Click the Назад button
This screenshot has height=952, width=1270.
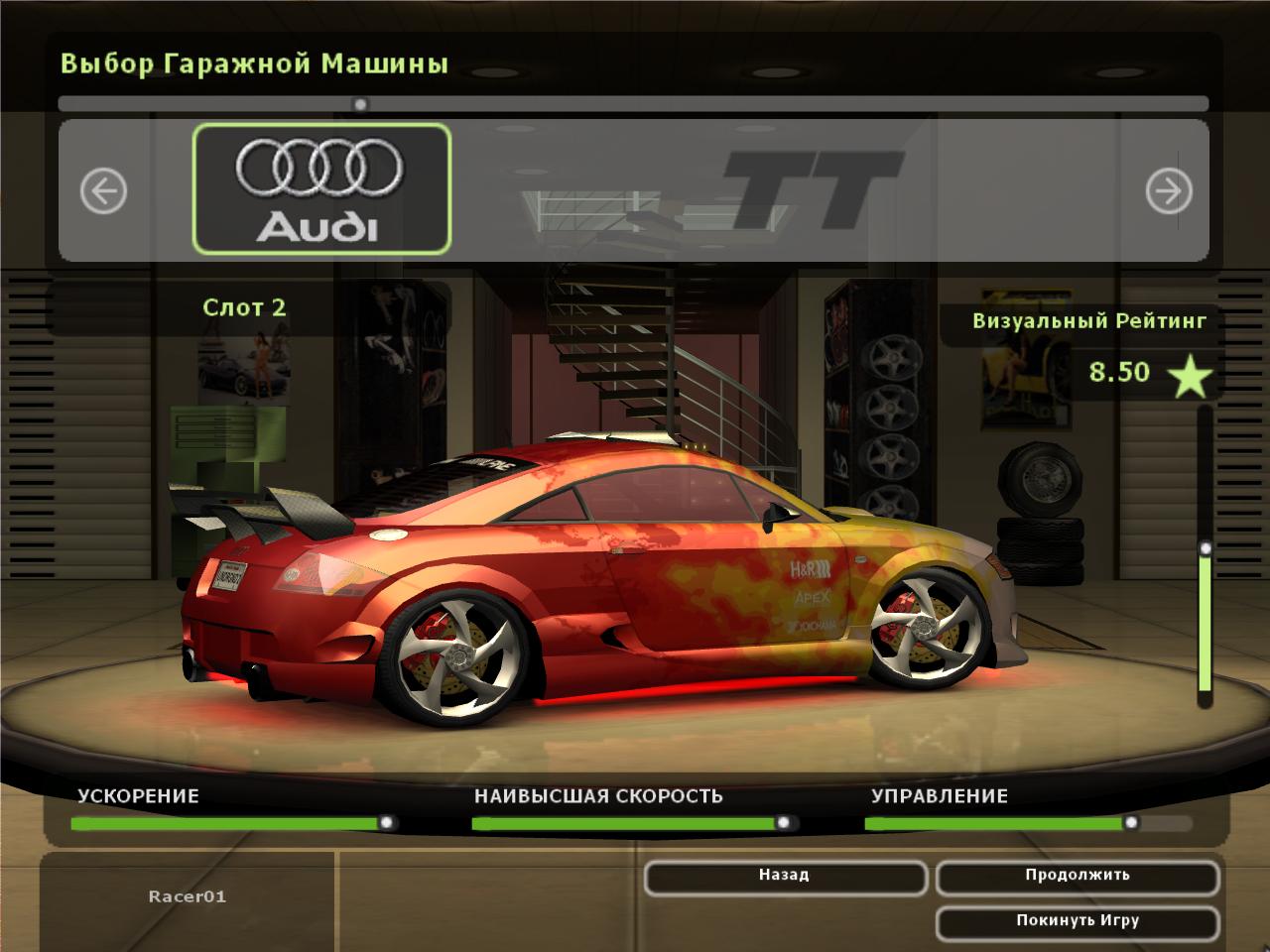click(x=784, y=877)
